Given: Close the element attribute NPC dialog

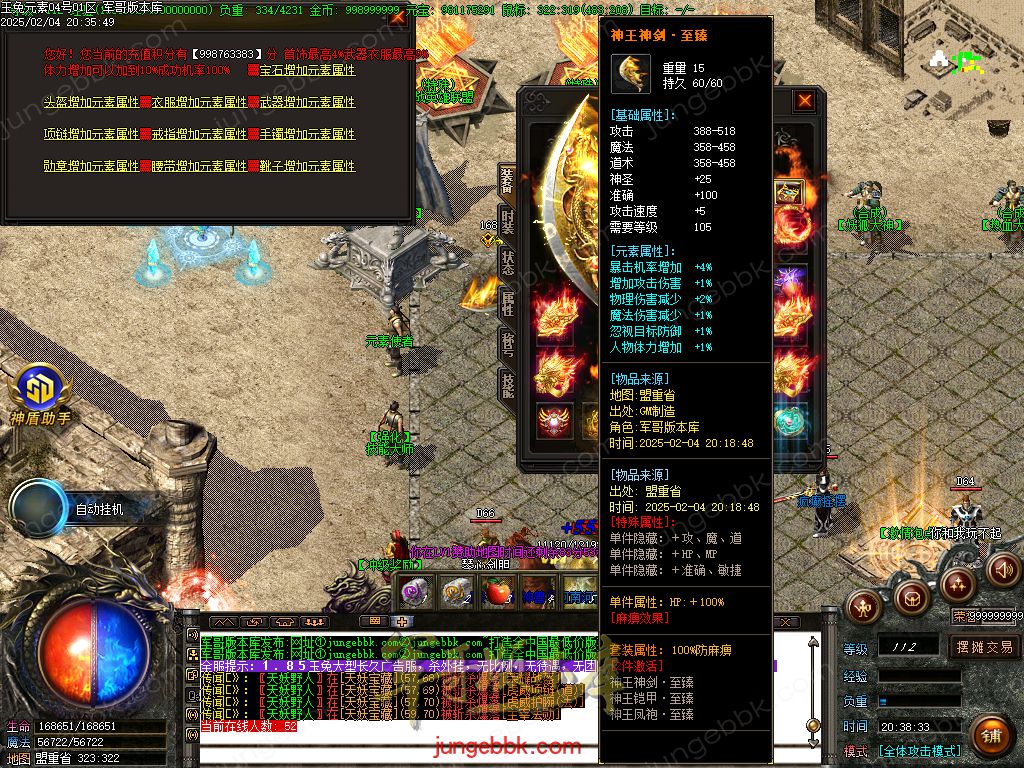Looking at the screenshot, I should (397, 17).
